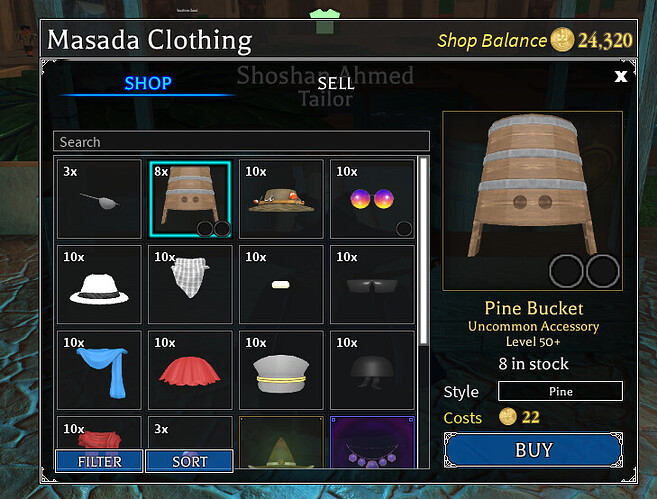This screenshot has width=657, height=499.
Task: Choose the decorated straw hat item
Action: [281, 199]
